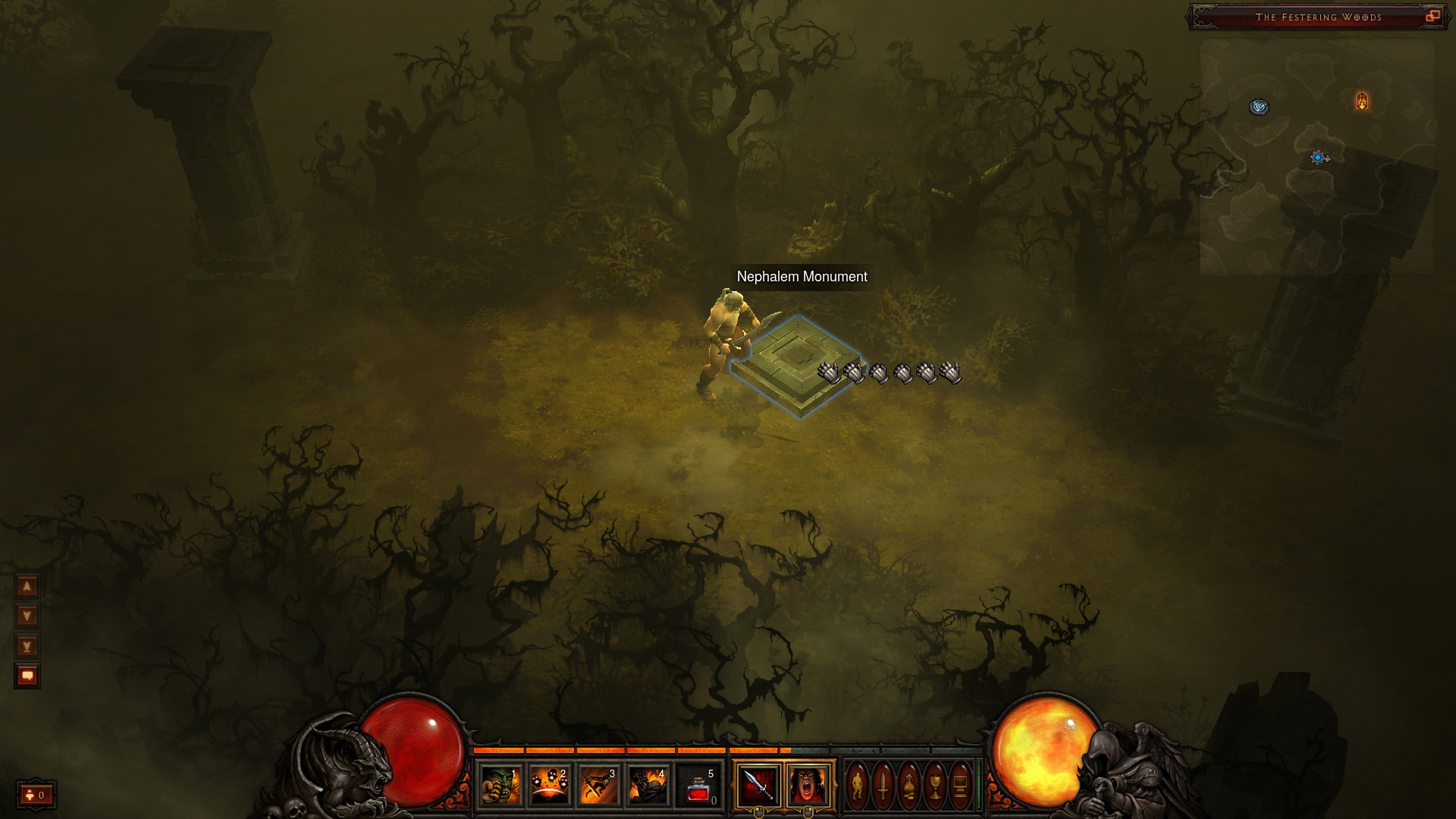1456x819 pixels.
Task: Open the computer game menu button
Action: pyautogui.click(x=960, y=785)
